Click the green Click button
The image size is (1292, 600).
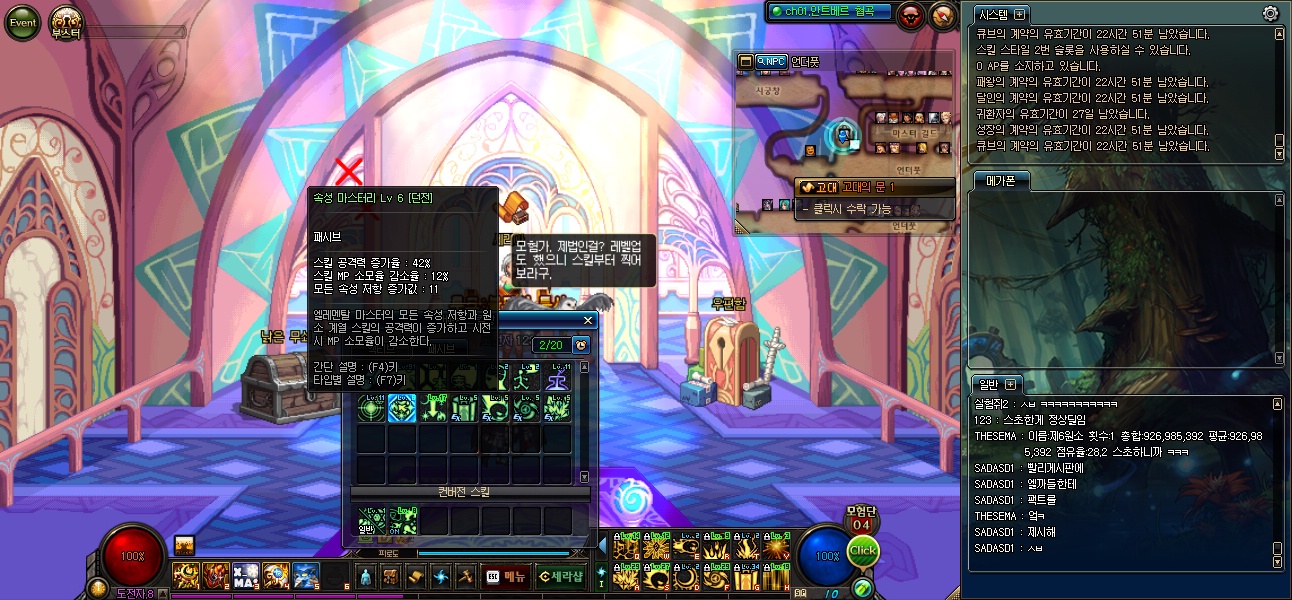click(x=862, y=551)
